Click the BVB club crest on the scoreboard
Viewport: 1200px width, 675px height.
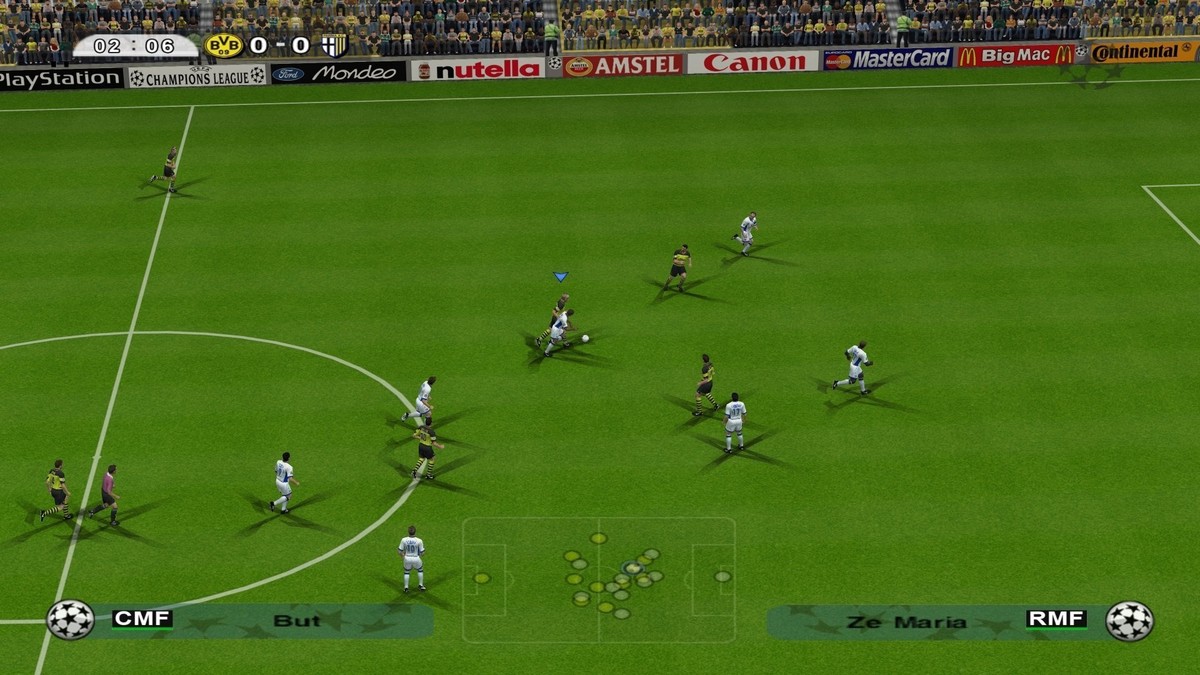(x=223, y=46)
